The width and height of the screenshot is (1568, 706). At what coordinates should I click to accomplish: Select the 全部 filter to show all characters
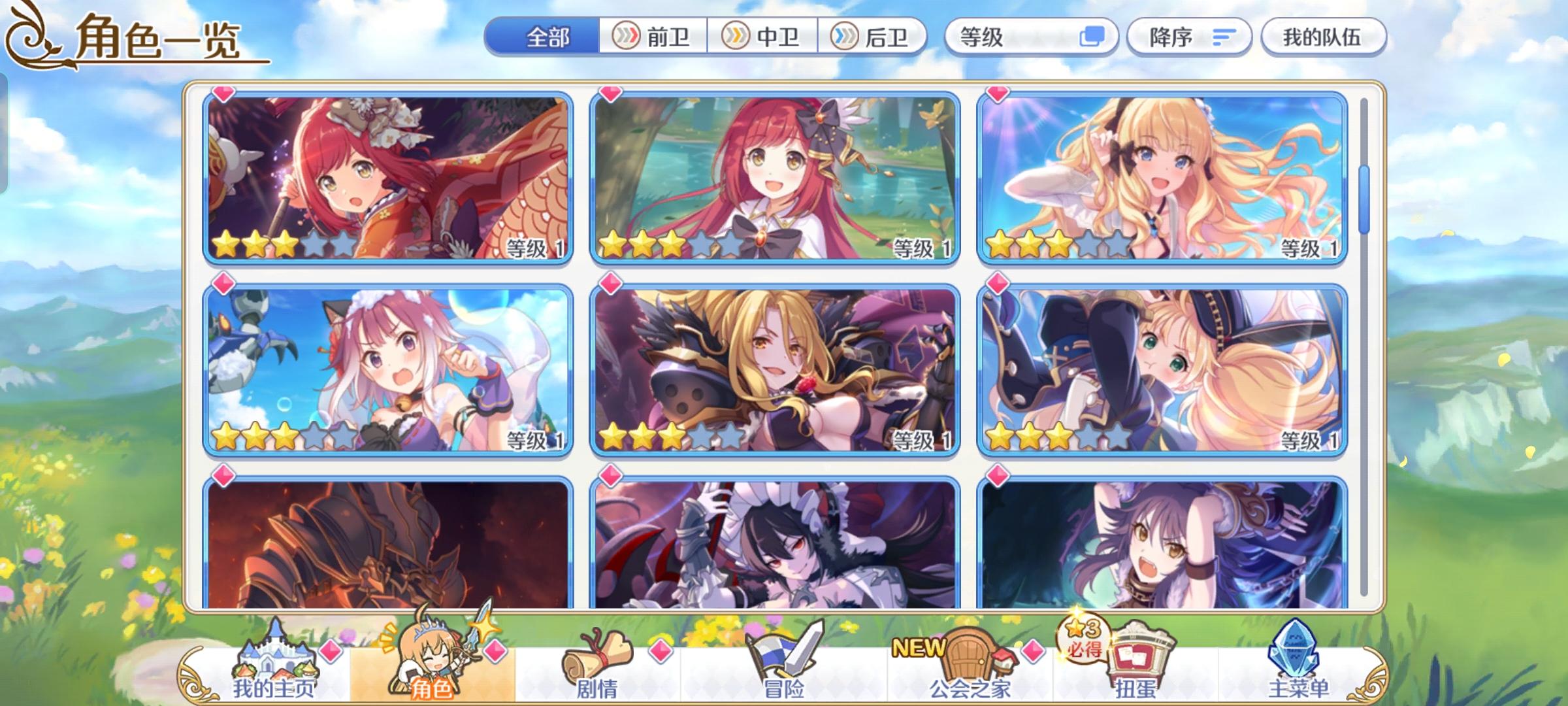(549, 37)
